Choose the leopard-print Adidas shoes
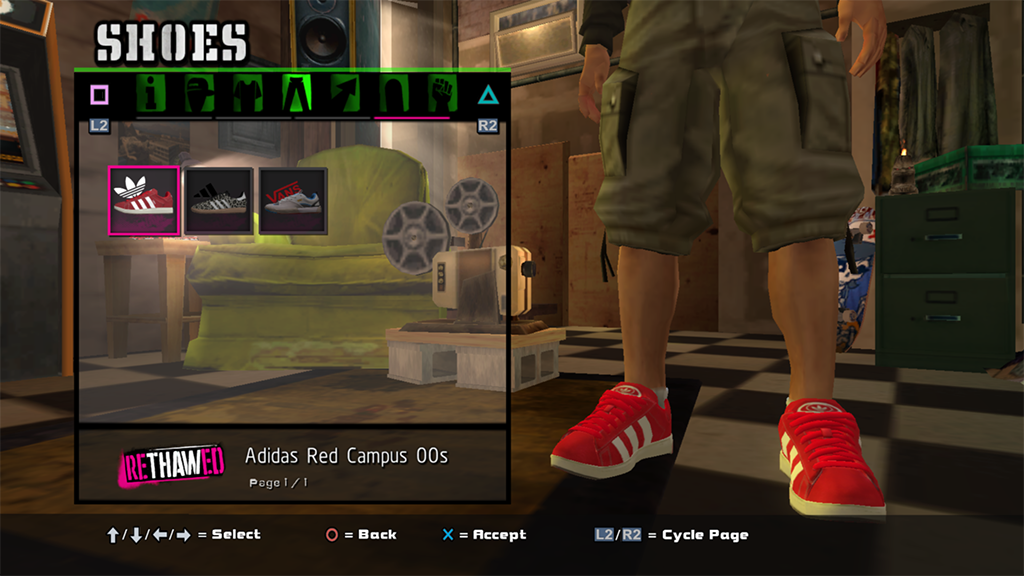1024x576 pixels. click(219, 200)
